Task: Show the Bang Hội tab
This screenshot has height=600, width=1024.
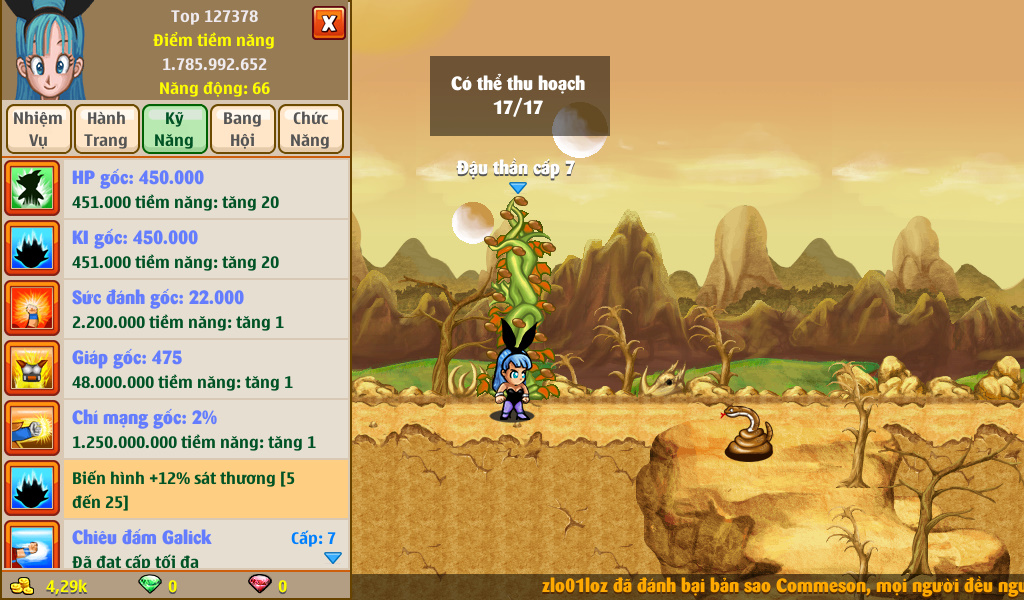Action: [x=242, y=129]
